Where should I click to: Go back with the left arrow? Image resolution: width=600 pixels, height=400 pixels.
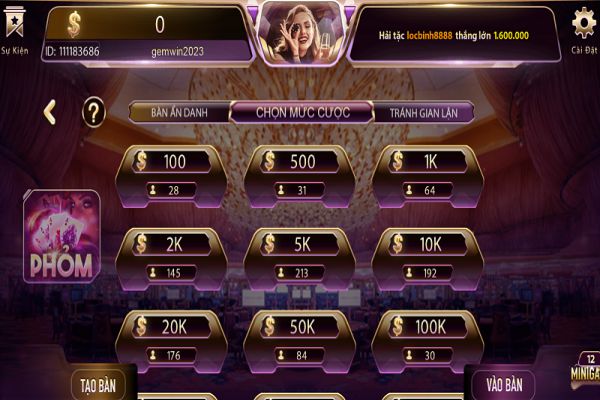tap(49, 112)
